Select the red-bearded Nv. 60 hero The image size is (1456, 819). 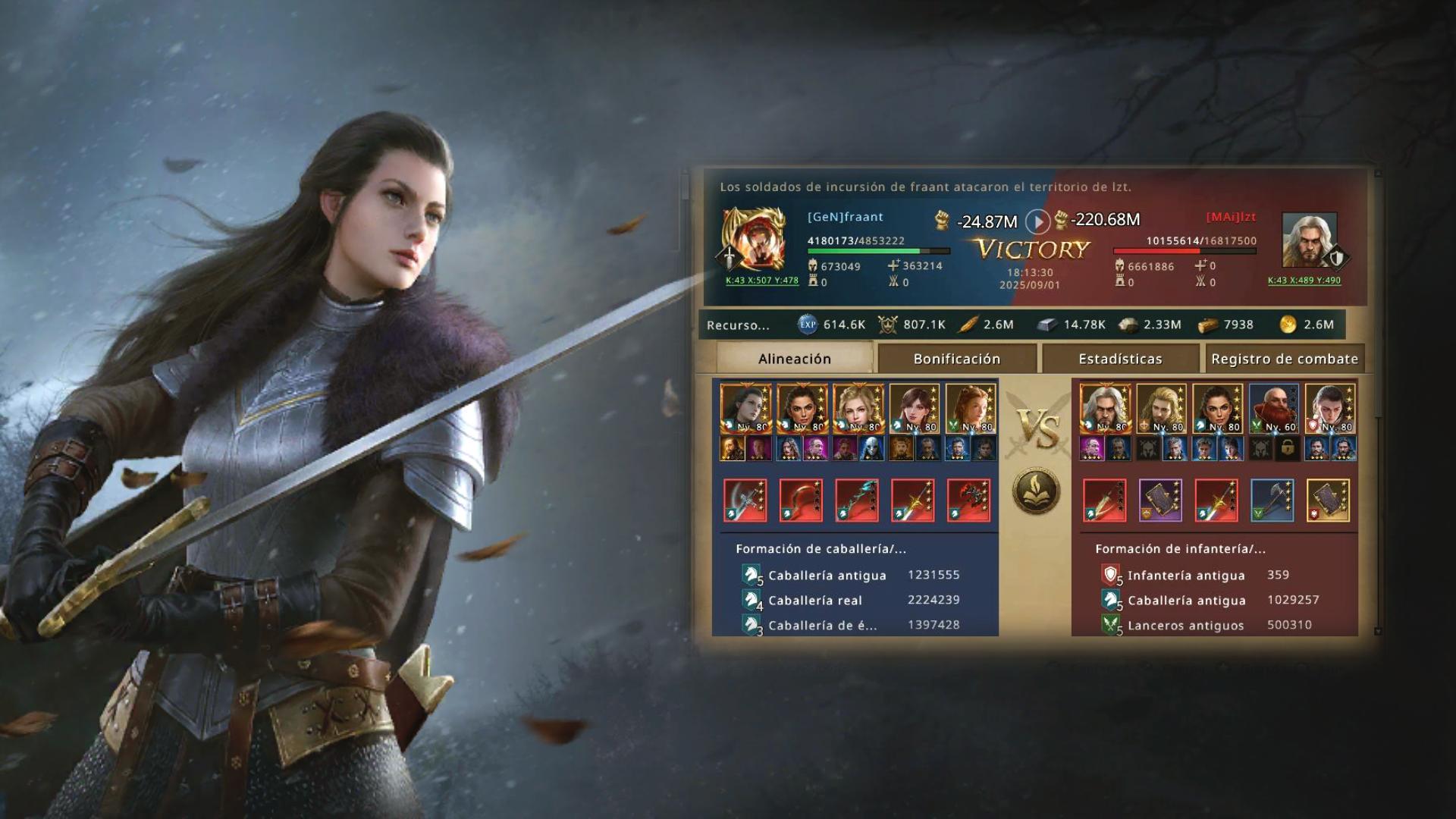pos(1273,409)
